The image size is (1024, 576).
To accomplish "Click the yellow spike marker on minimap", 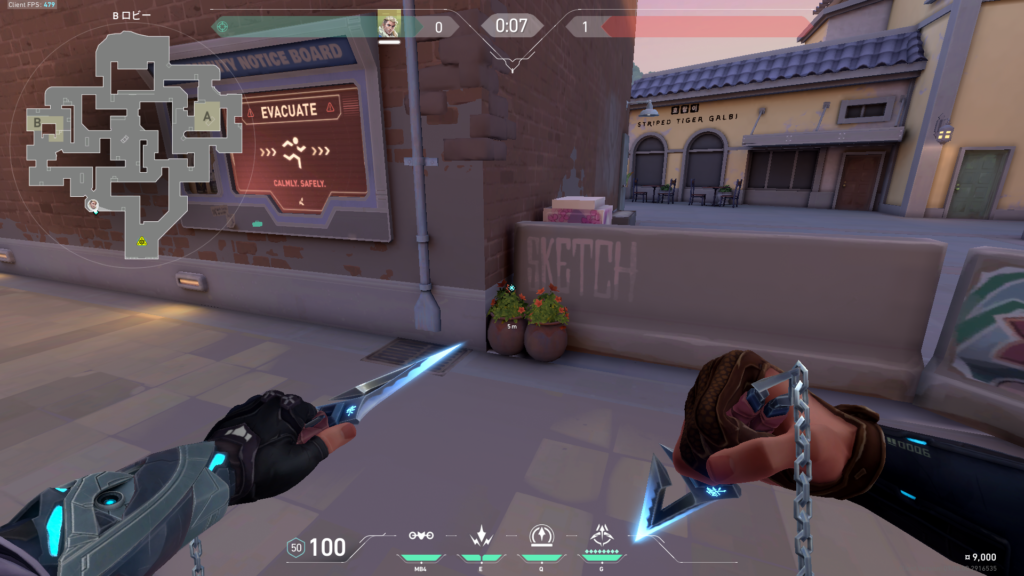I will click(x=143, y=241).
